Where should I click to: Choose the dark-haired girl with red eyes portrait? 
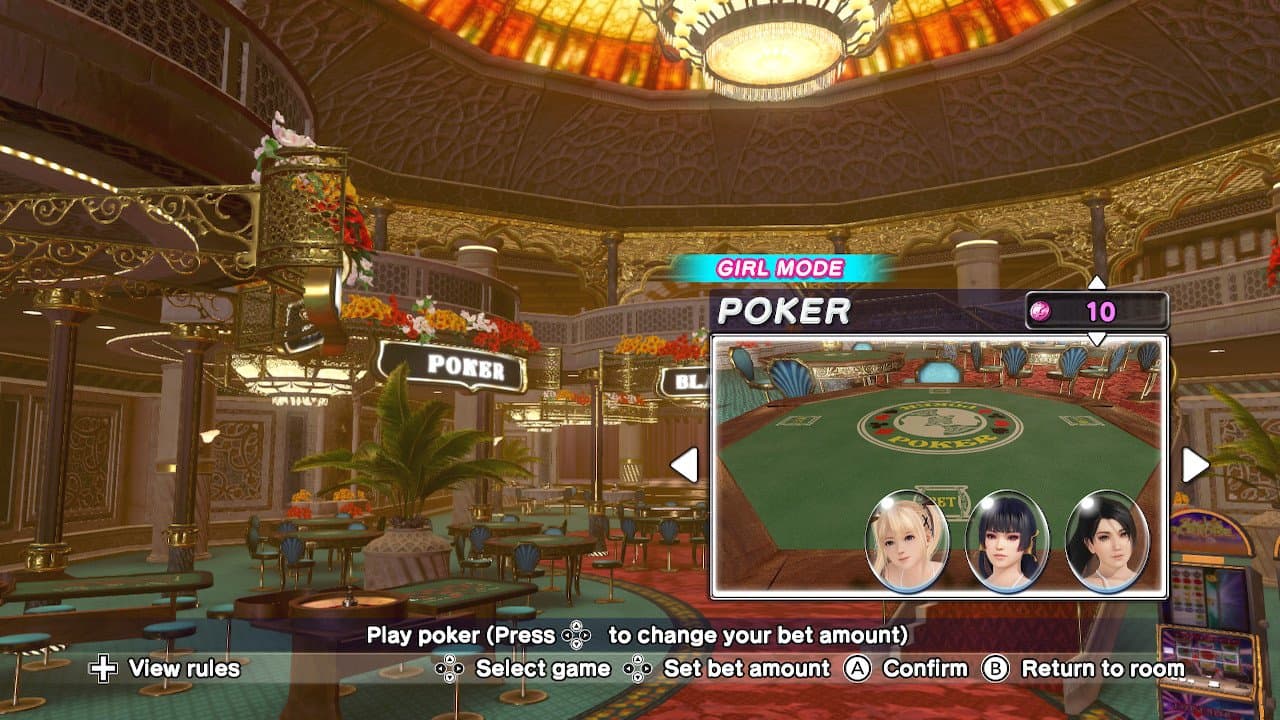click(x=1007, y=541)
